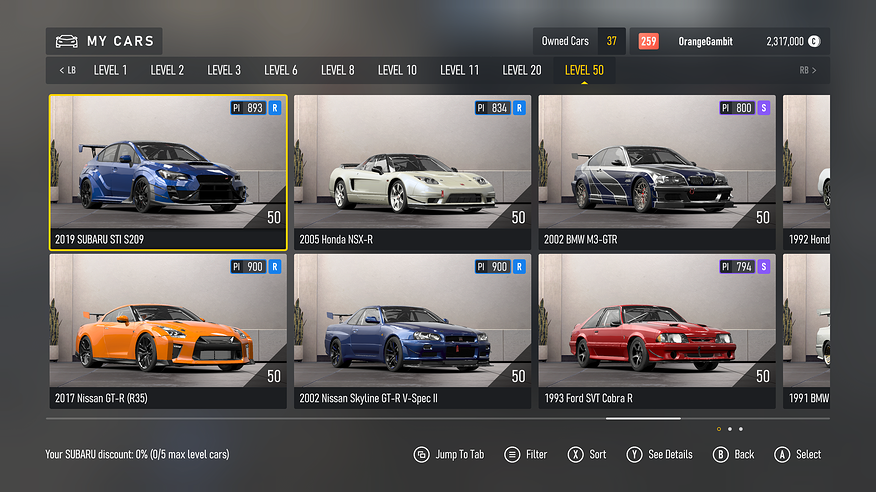This screenshot has height=492, width=876.
Task: Switch to LEVEL 8 tab
Action: [x=338, y=70]
